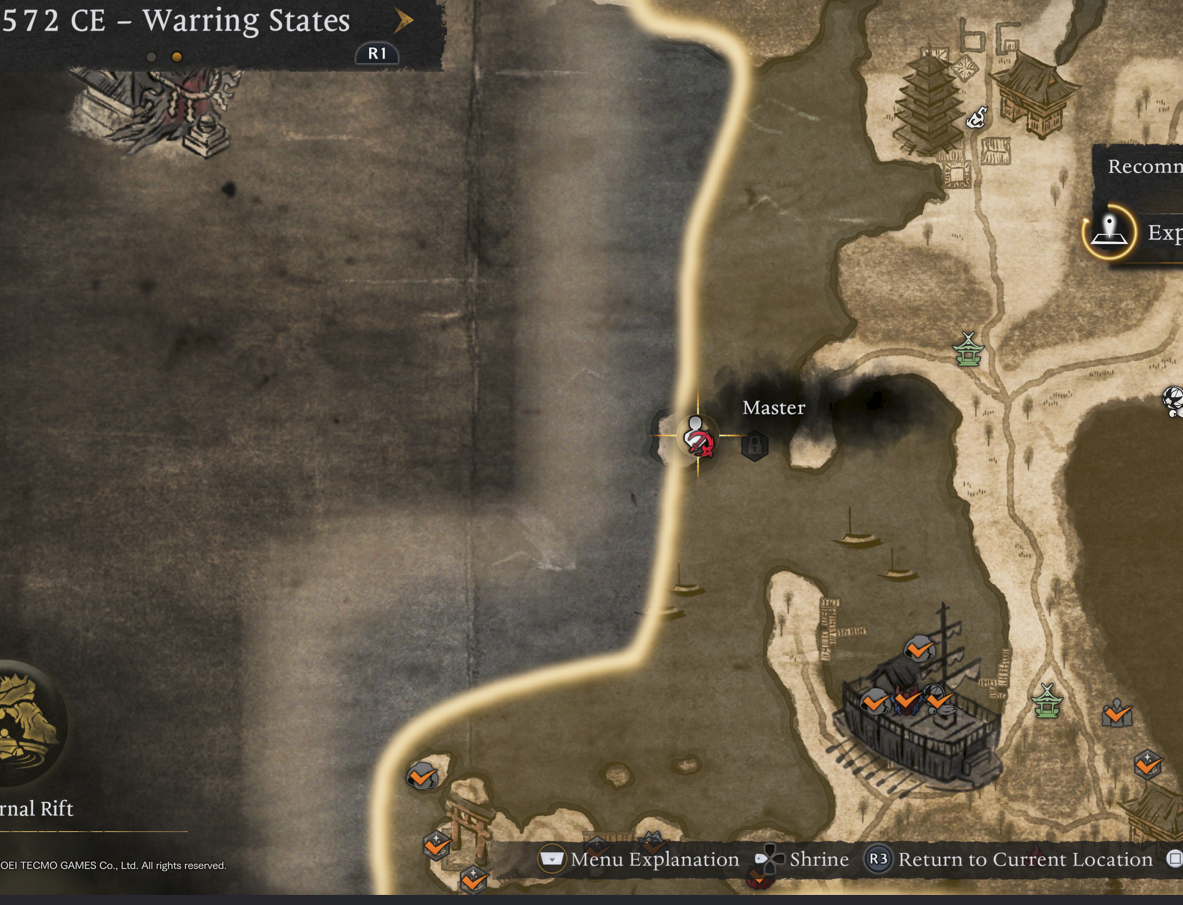Select the white spirit marker beside the pagoda
The height and width of the screenshot is (905, 1183).
[x=978, y=118]
